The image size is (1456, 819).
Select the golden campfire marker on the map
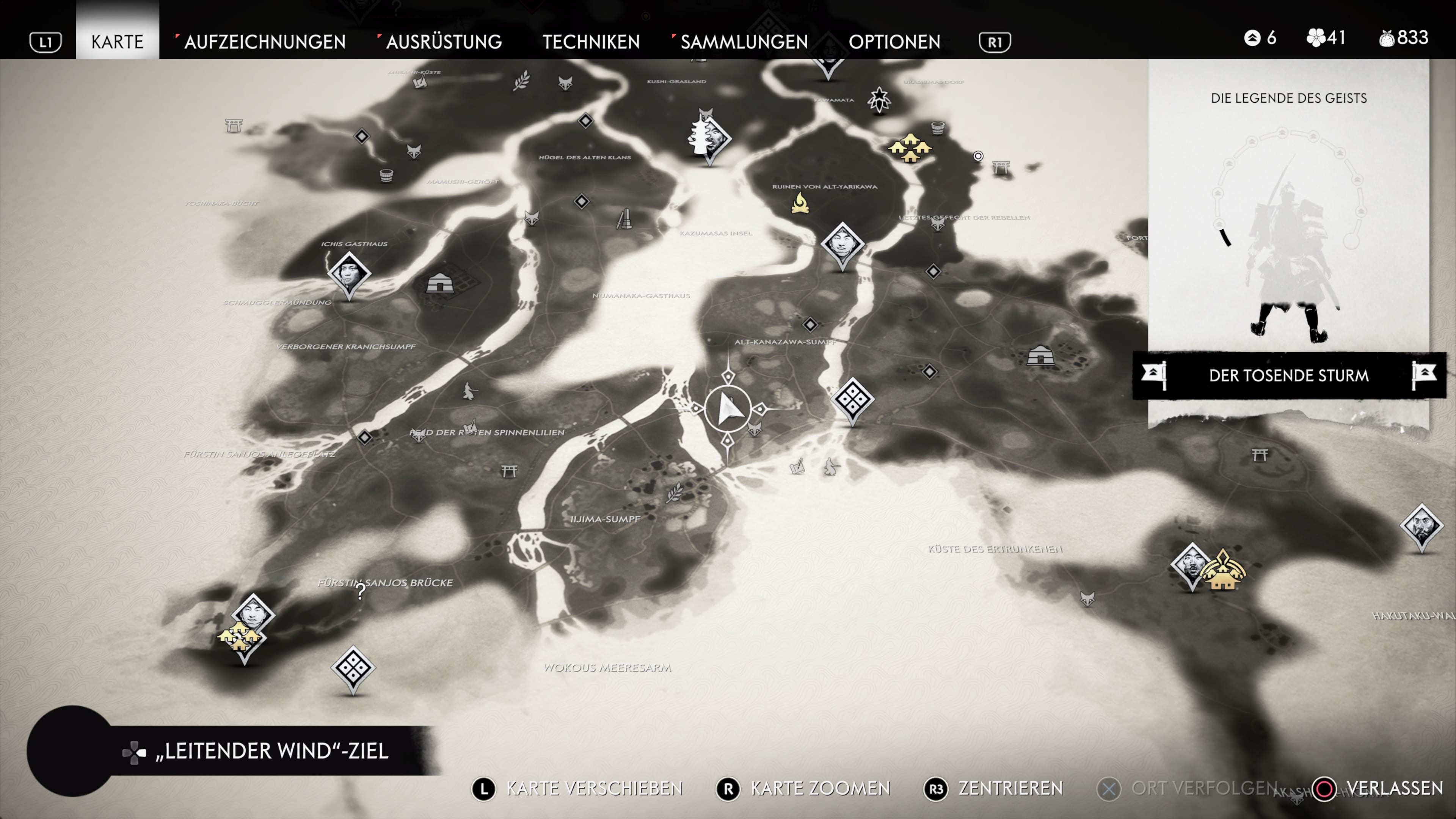pos(800,204)
